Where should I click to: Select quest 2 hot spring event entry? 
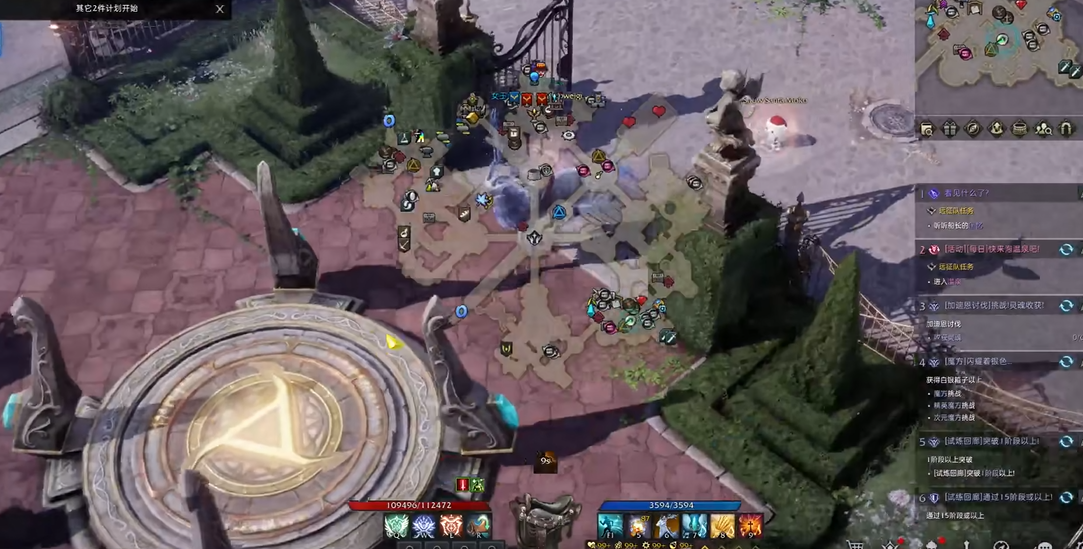tap(990, 249)
